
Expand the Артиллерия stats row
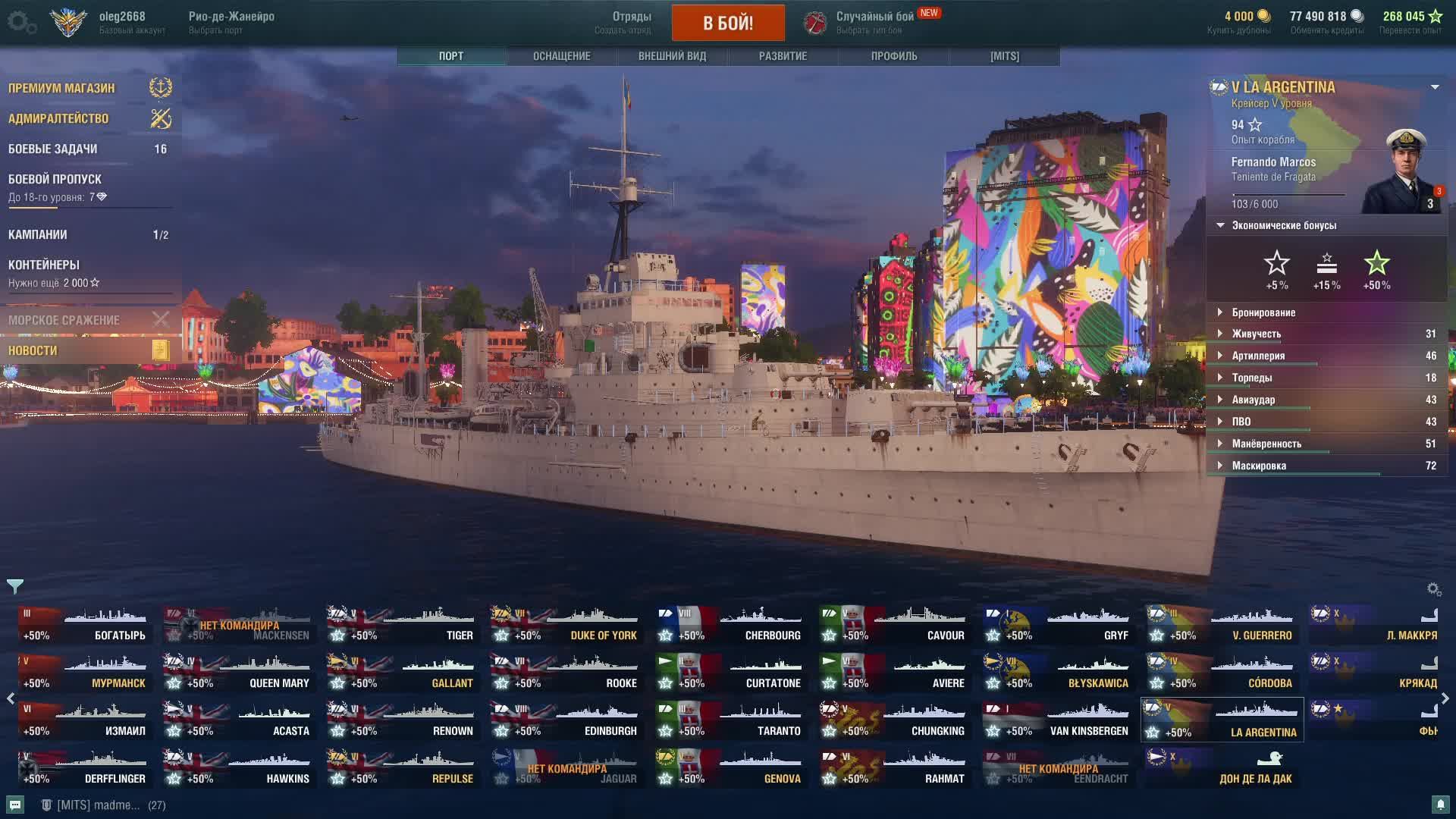pos(1258,356)
